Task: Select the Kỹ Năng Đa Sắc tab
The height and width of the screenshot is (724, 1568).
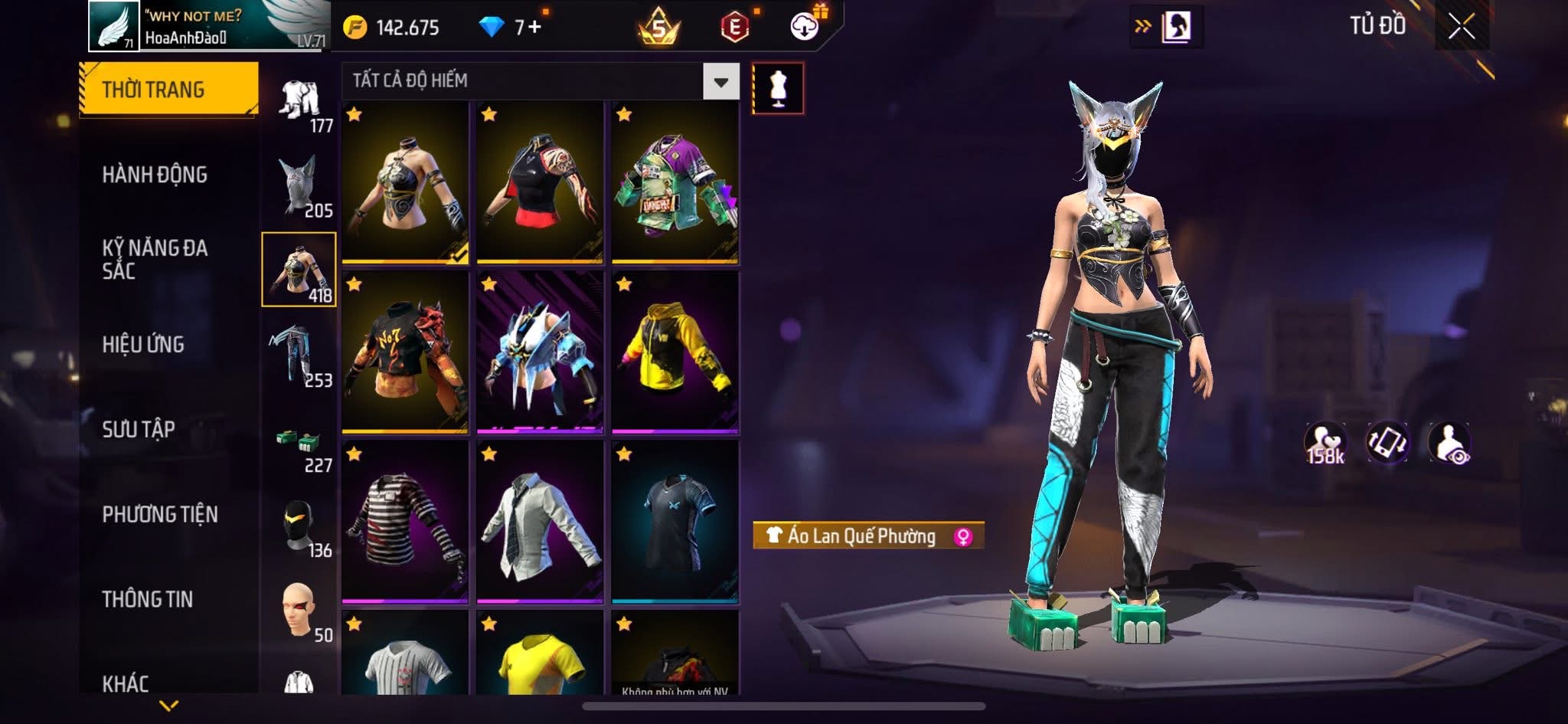Action: pyautogui.click(x=155, y=259)
